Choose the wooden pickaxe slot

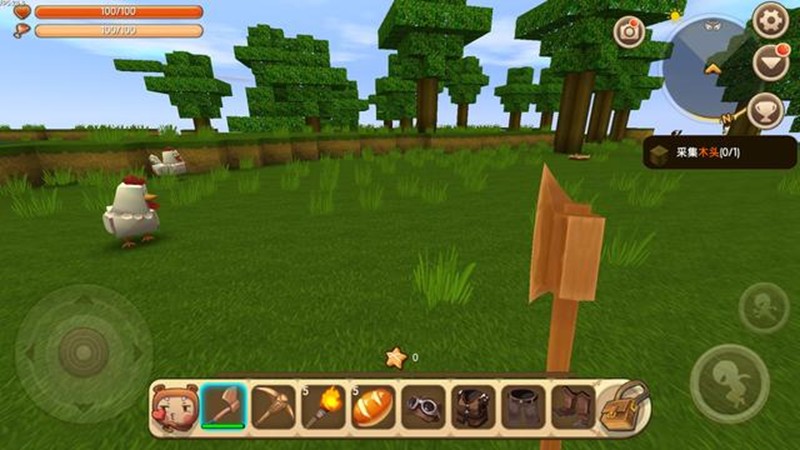click(x=273, y=406)
